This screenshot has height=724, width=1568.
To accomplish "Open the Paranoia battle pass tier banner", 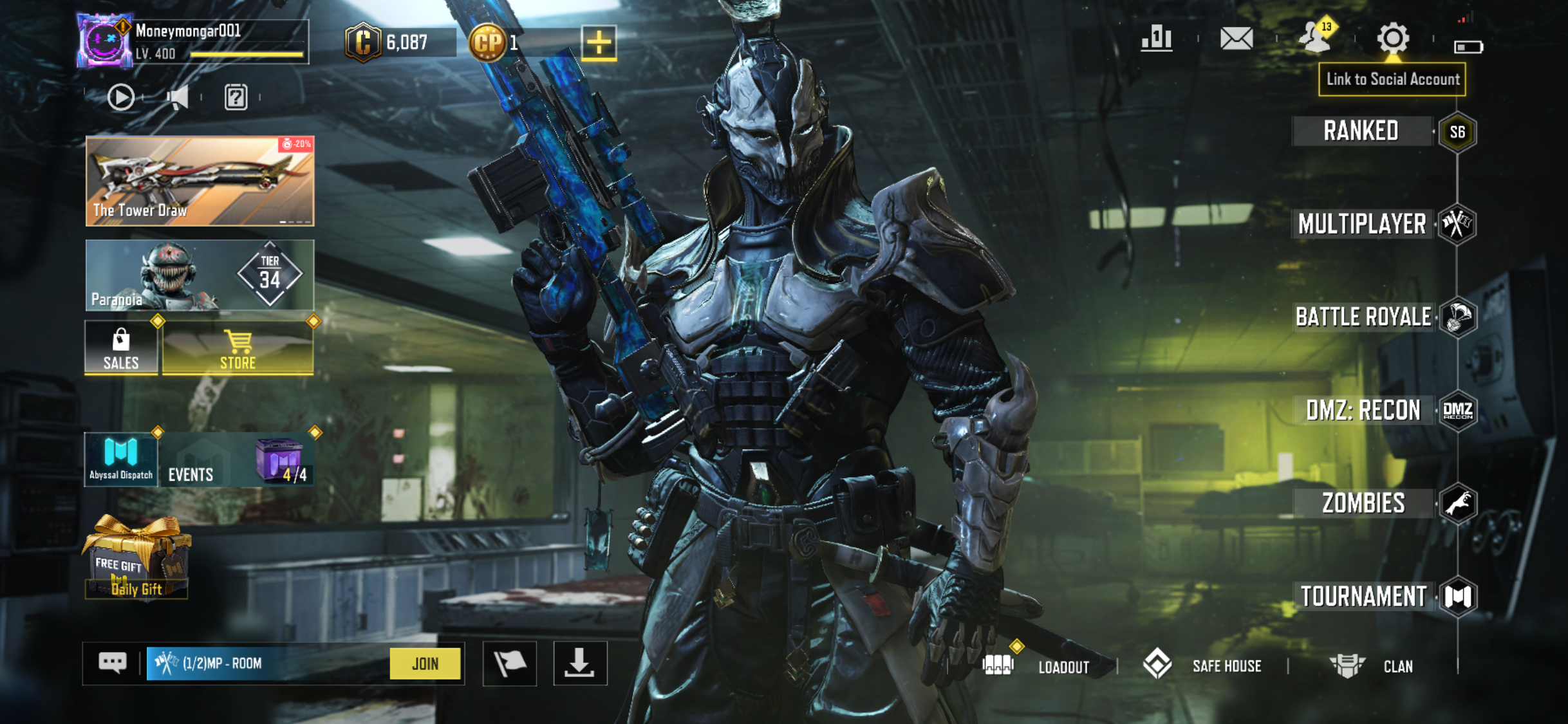I will coord(200,275).
